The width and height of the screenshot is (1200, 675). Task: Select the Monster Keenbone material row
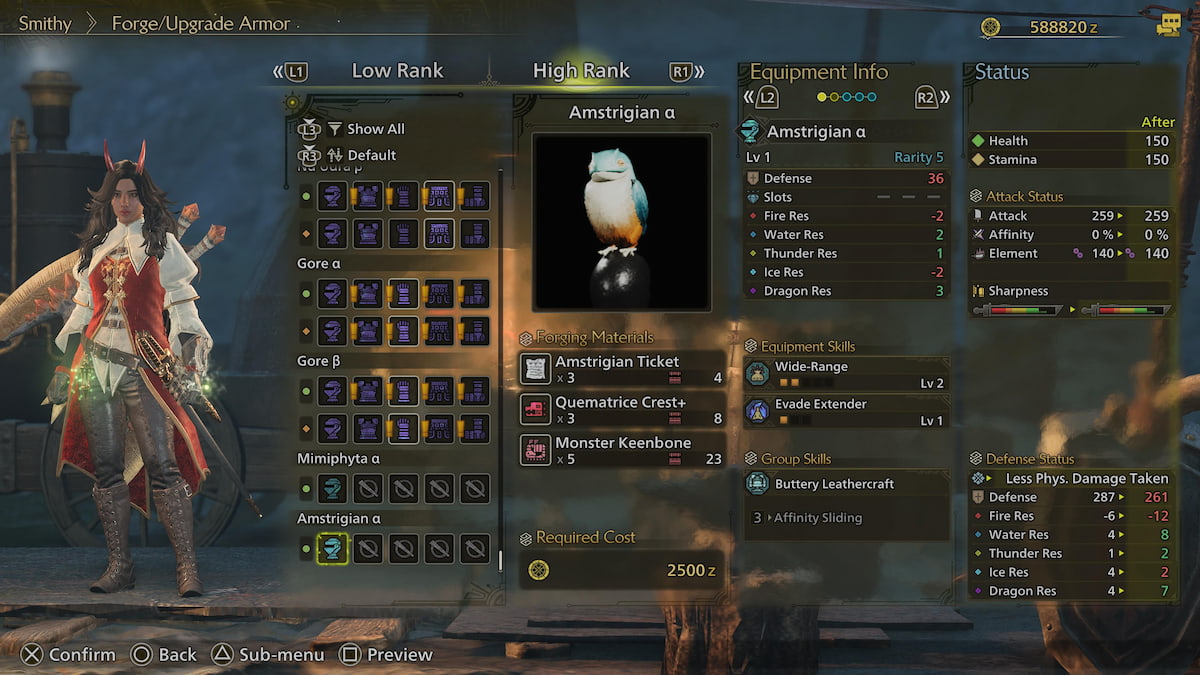click(622, 450)
